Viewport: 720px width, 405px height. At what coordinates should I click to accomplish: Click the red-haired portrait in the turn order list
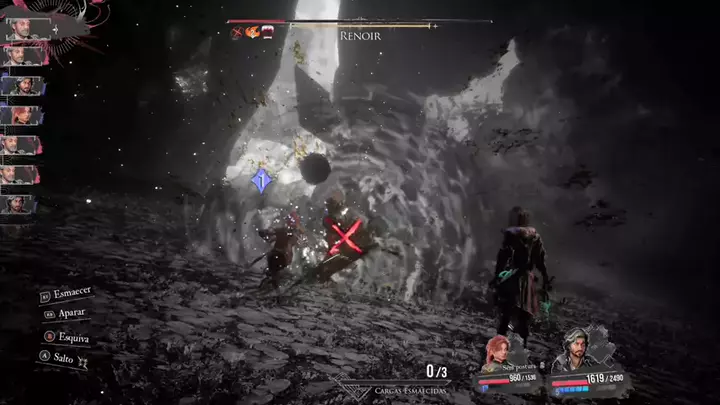pos(20,114)
